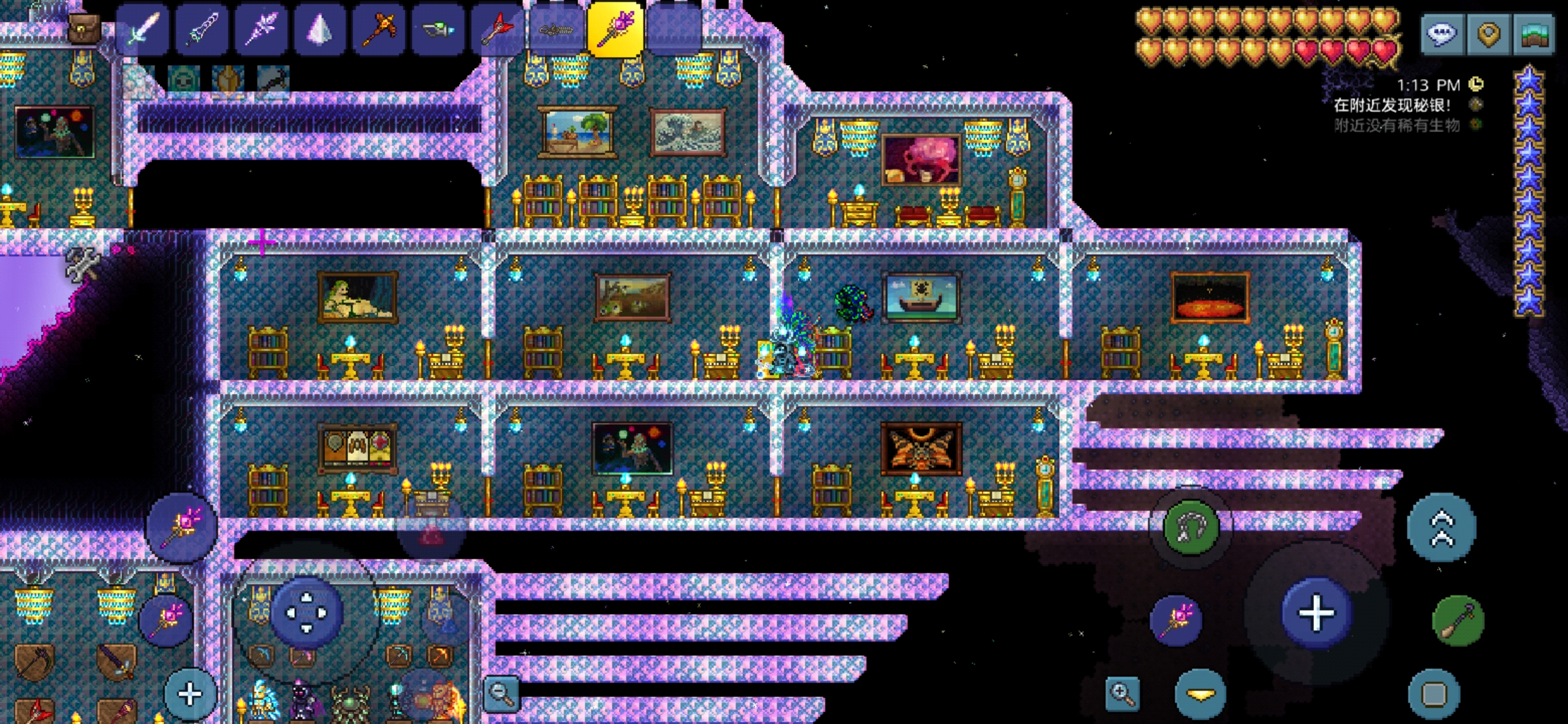Tap the double-arrow jump button

tap(1442, 528)
